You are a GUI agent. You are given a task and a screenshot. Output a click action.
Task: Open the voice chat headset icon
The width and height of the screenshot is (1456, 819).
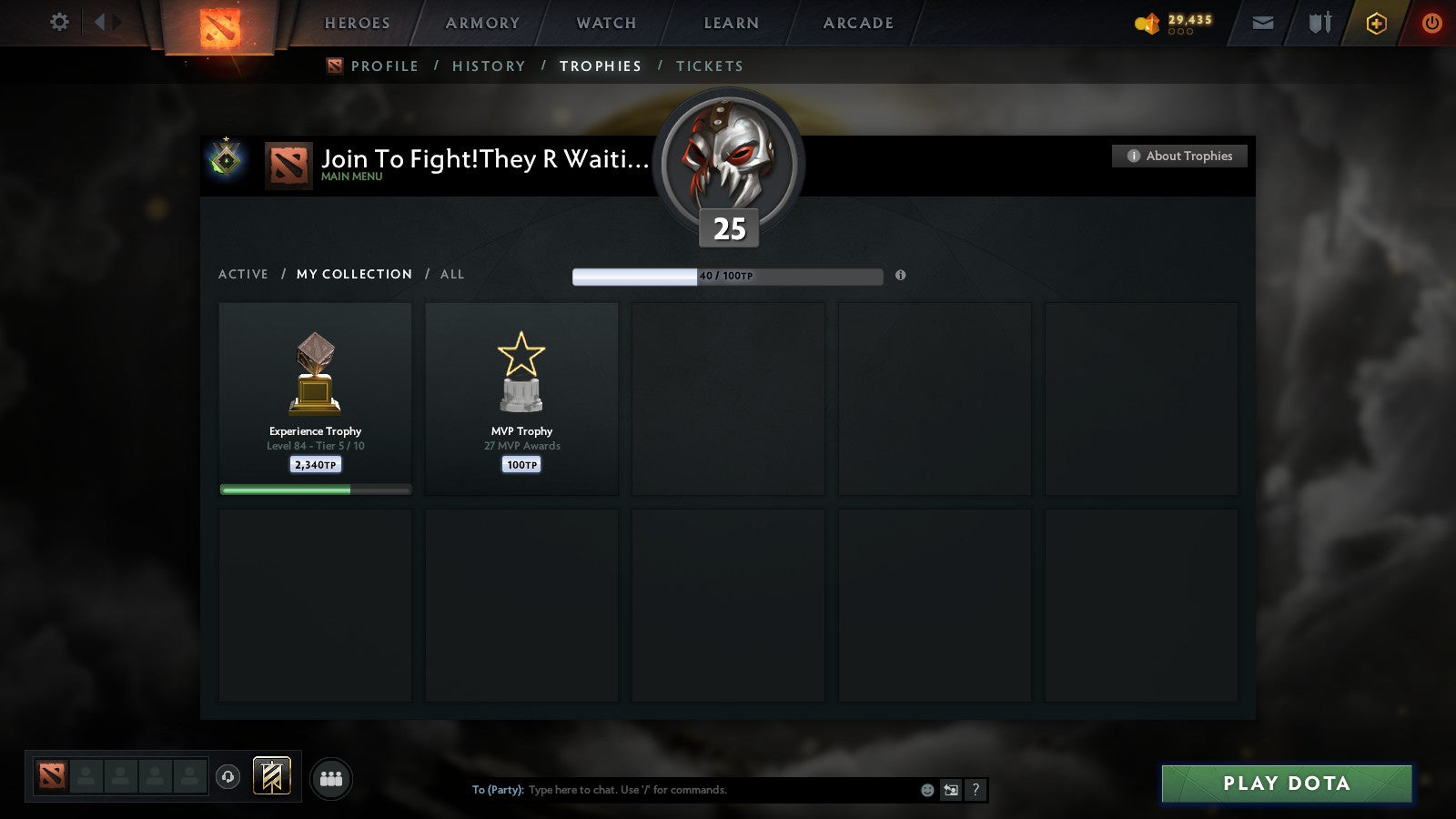pyautogui.click(x=227, y=774)
